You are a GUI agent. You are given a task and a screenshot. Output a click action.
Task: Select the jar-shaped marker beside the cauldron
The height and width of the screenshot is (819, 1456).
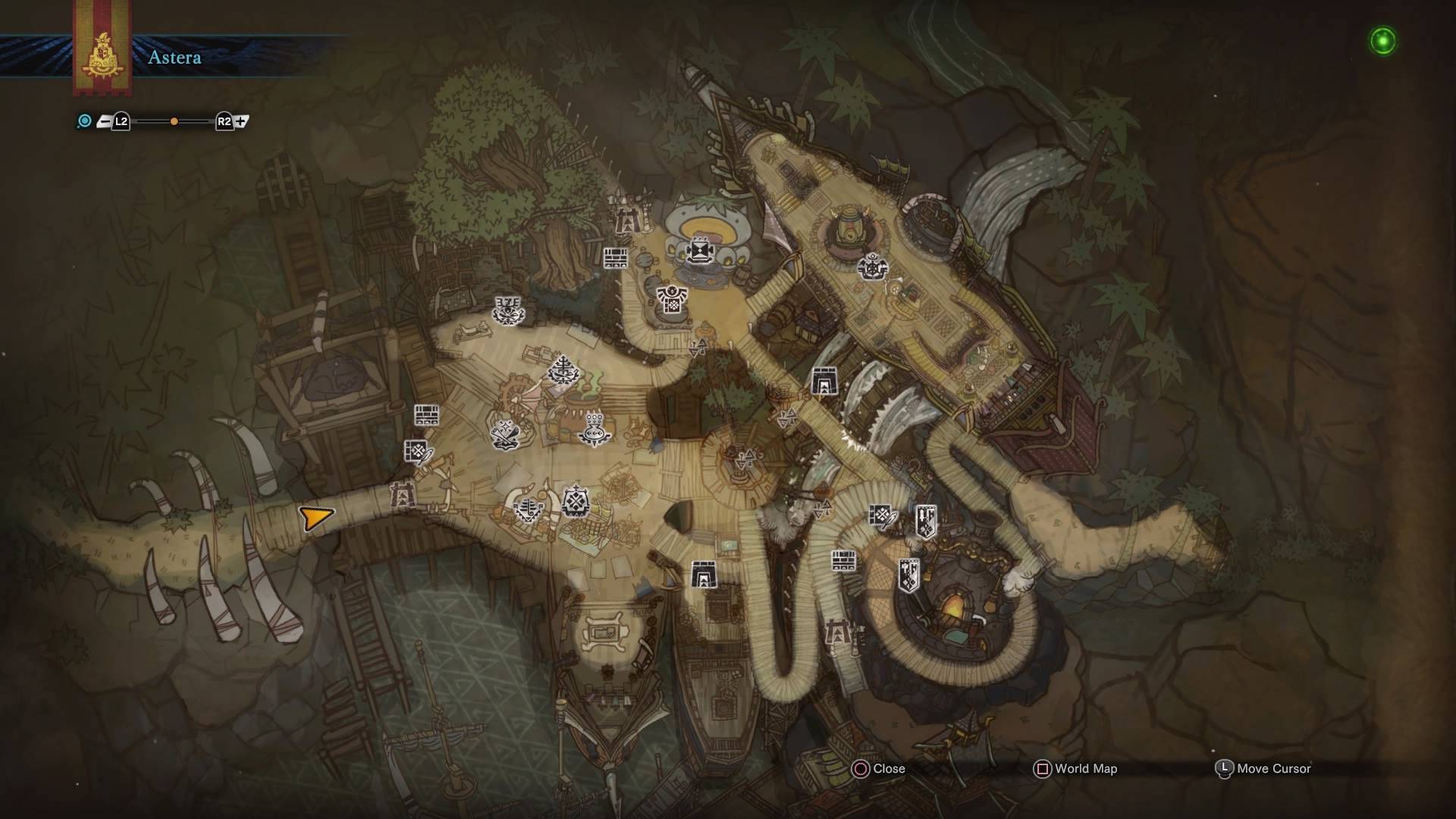tap(594, 428)
